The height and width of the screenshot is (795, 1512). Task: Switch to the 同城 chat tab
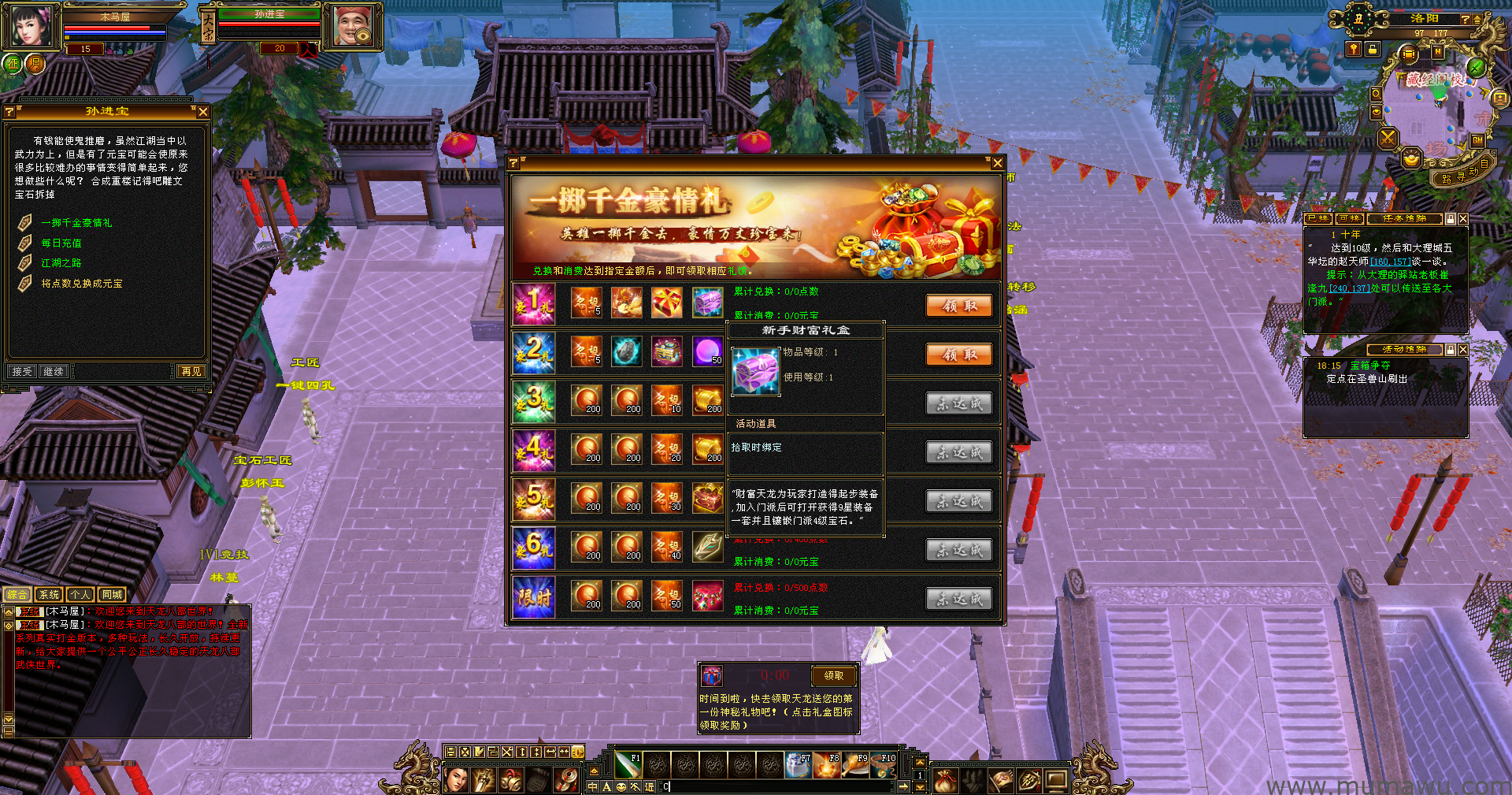(110, 595)
